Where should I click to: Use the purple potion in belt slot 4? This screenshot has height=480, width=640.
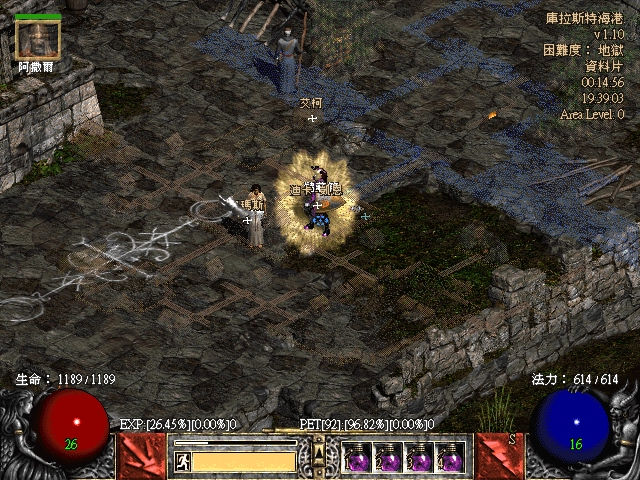click(x=450, y=458)
